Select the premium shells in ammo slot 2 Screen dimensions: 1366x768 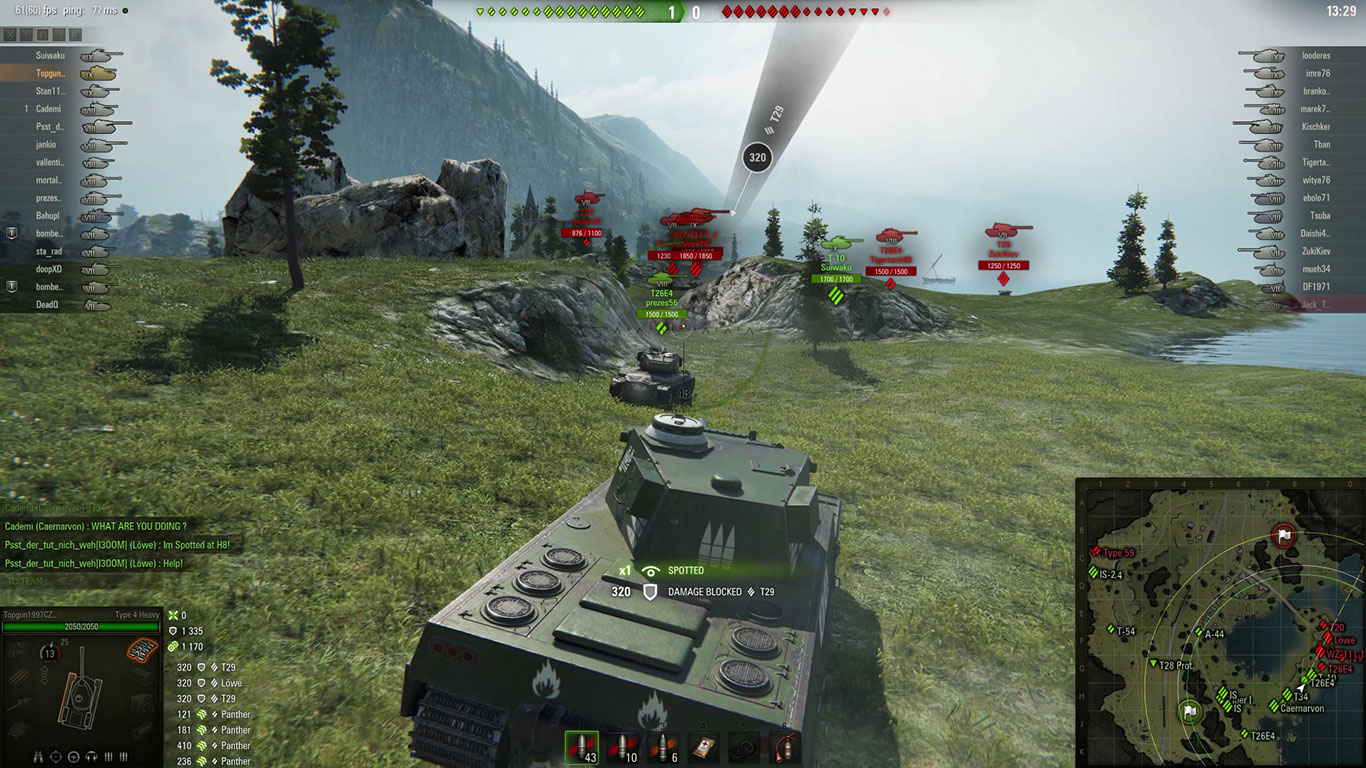621,747
